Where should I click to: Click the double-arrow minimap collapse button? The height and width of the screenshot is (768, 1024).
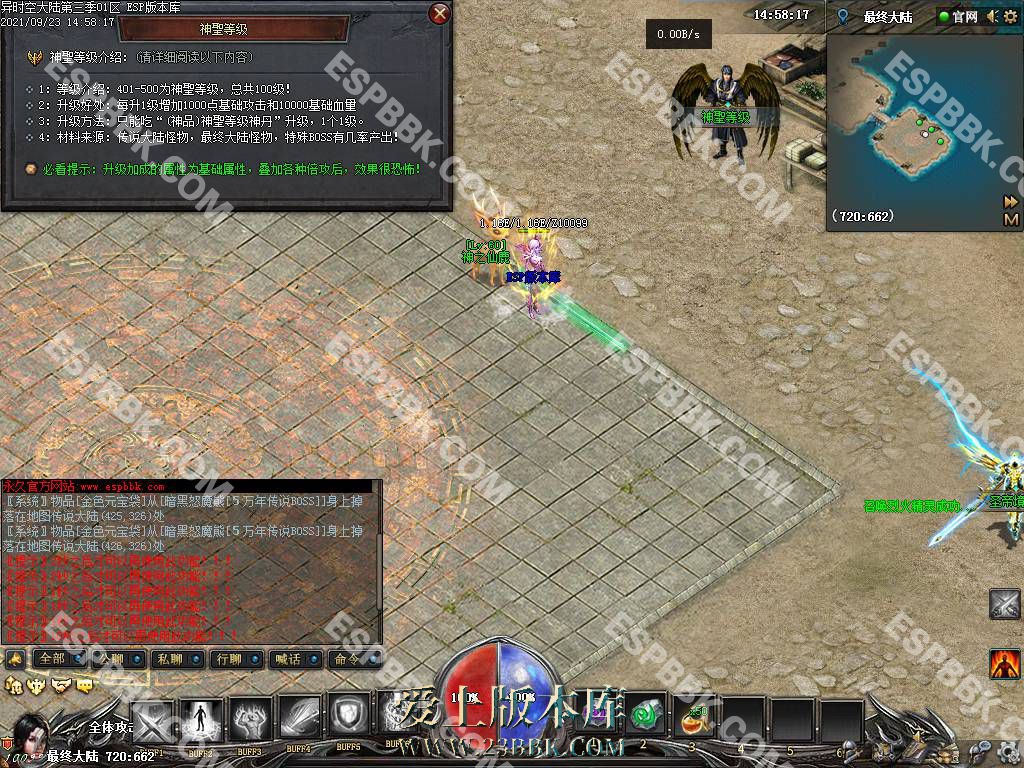pyautogui.click(x=1011, y=202)
